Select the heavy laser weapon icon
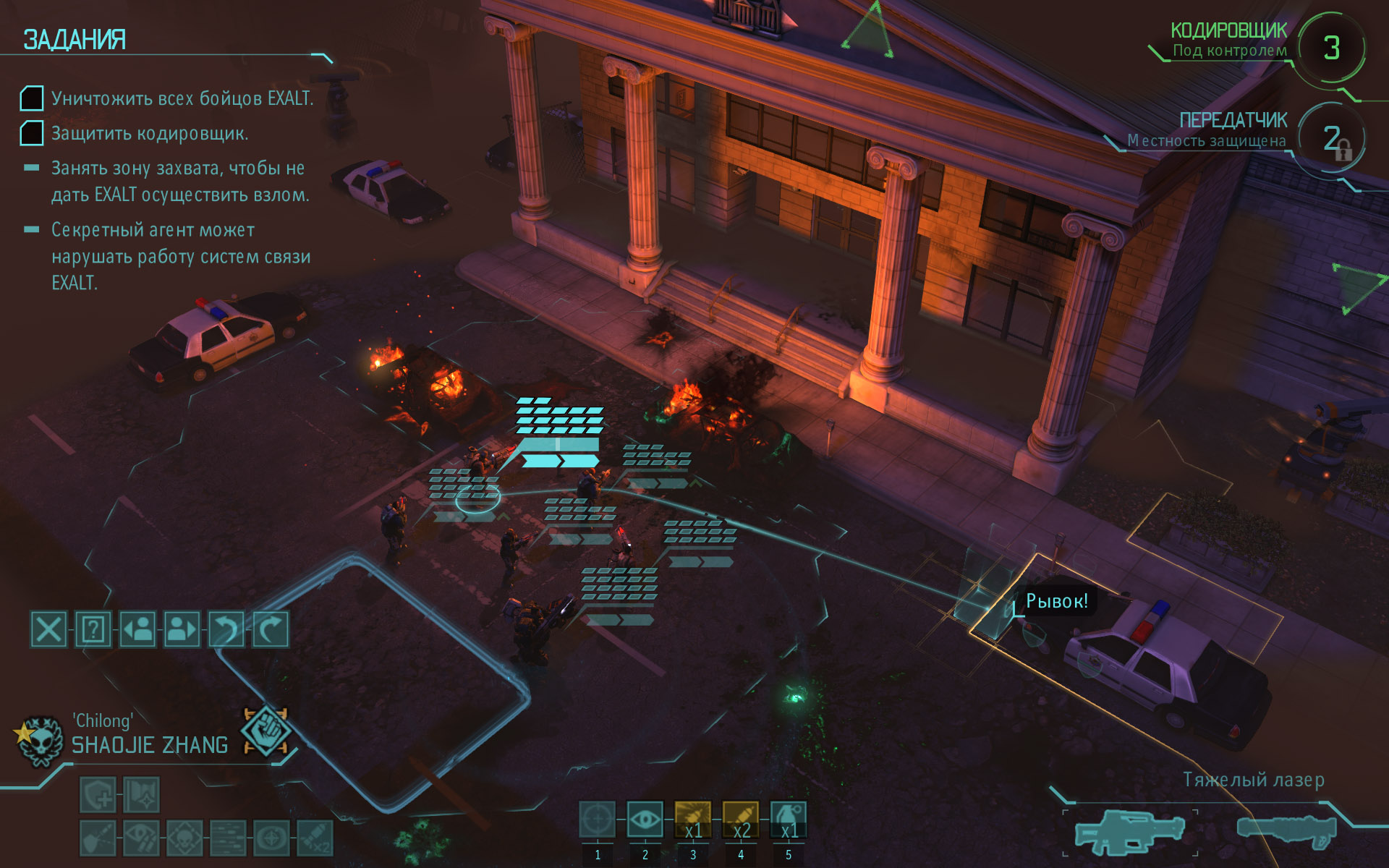Image resolution: width=1389 pixels, height=868 pixels. point(1128,832)
